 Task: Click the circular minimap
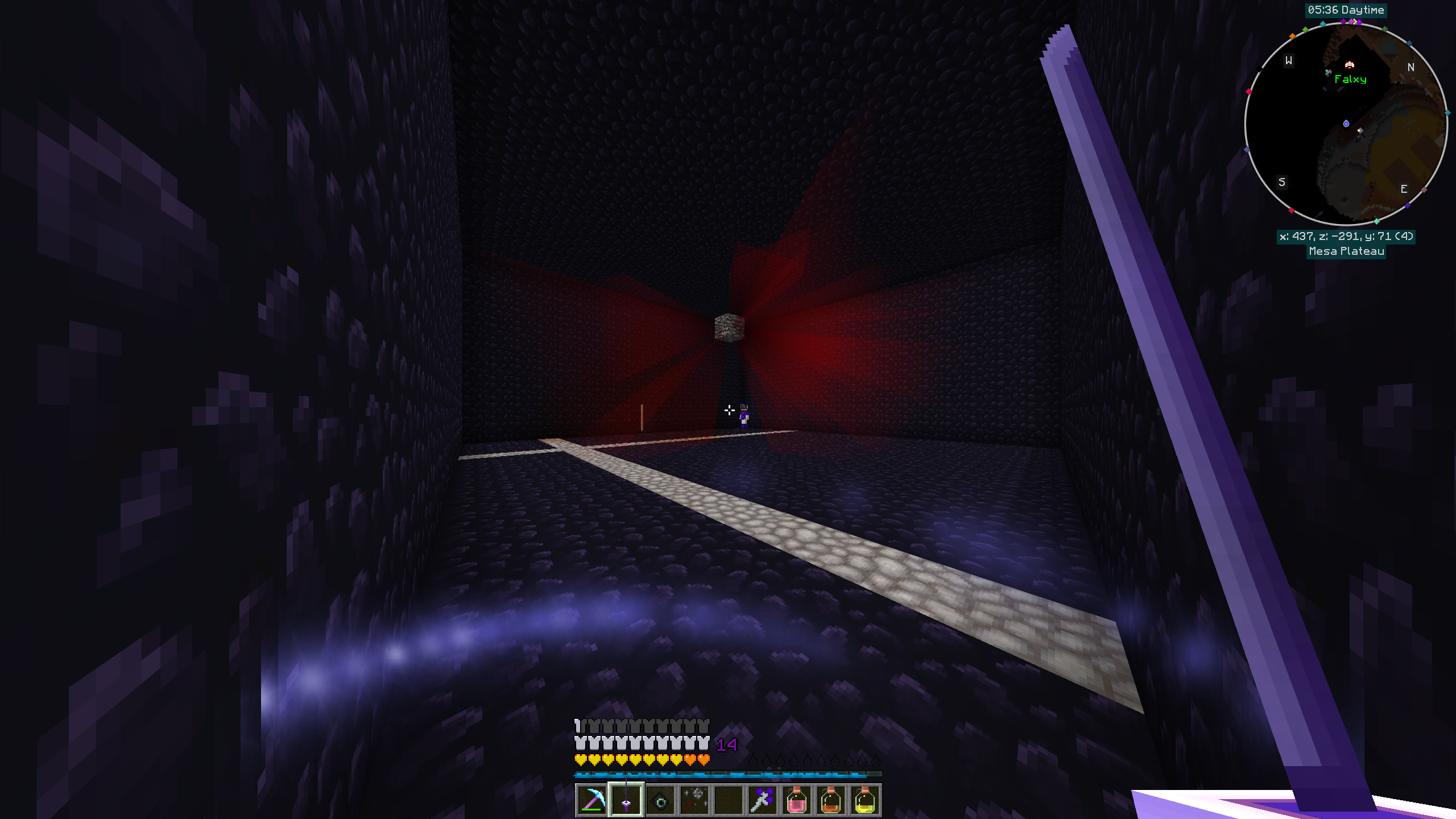coord(1346,124)
